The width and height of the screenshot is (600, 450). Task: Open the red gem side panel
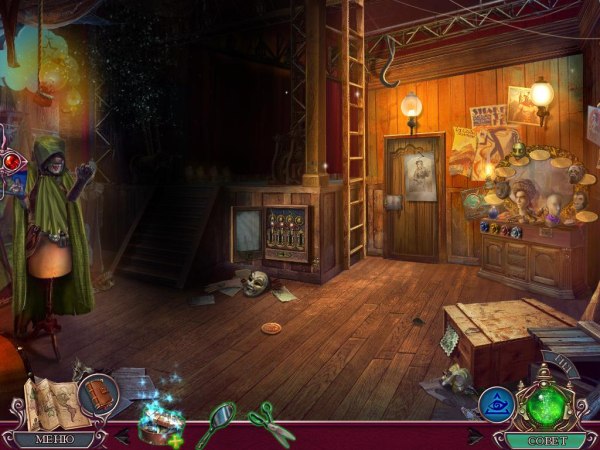[12, 161]
